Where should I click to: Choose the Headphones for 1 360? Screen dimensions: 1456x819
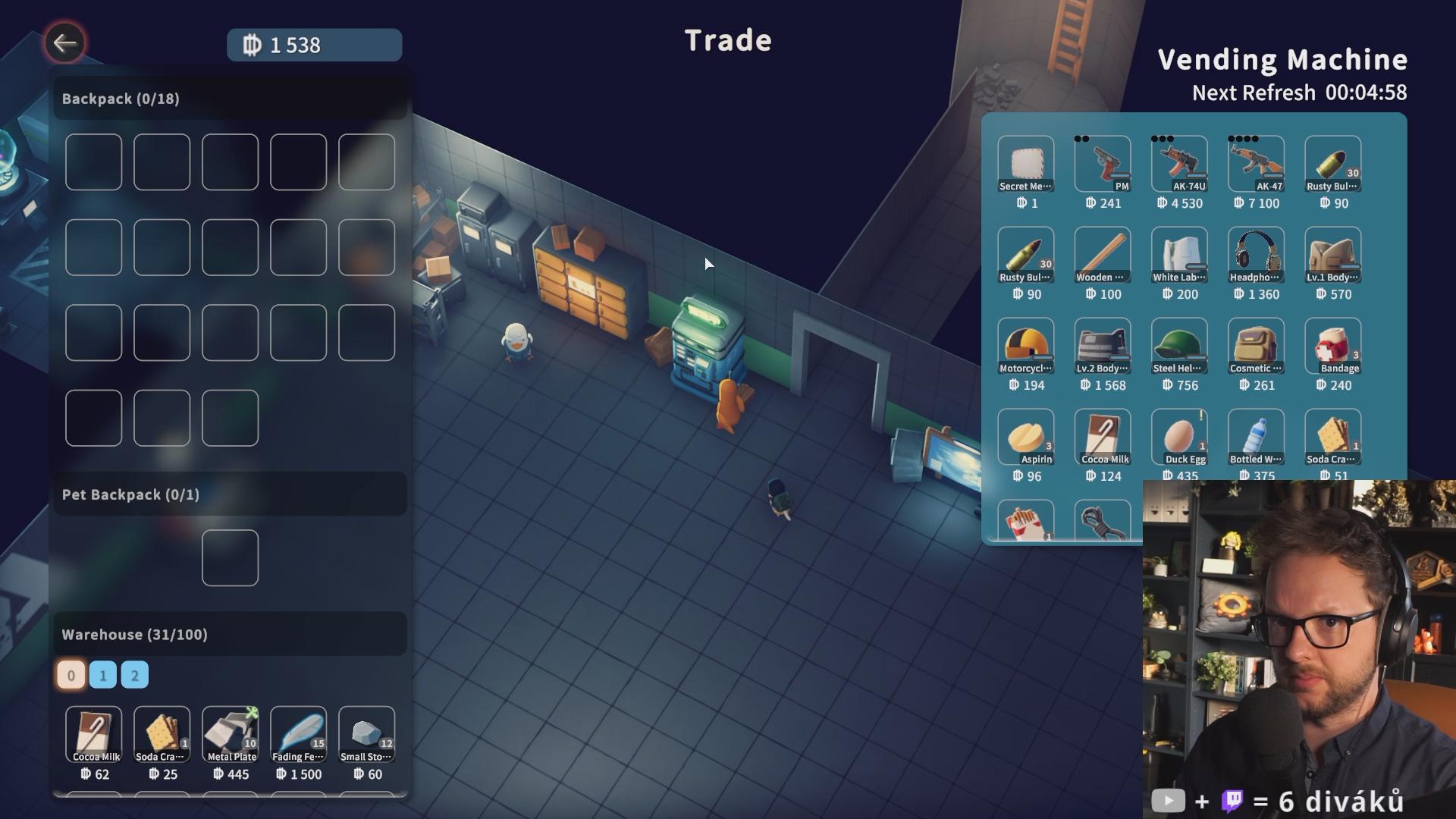(x=1256, y=255)
